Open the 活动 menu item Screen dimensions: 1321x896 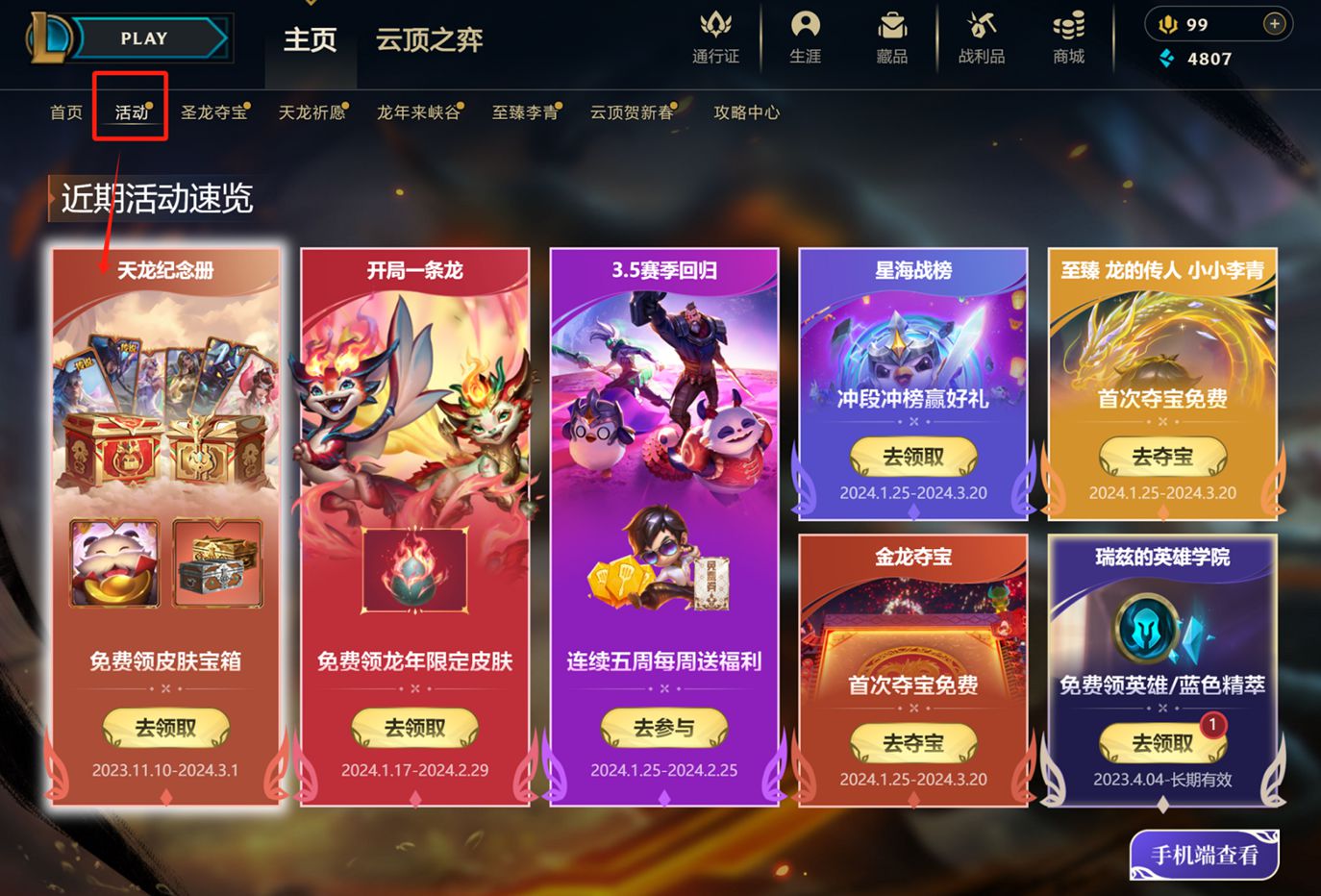[130, 112]
